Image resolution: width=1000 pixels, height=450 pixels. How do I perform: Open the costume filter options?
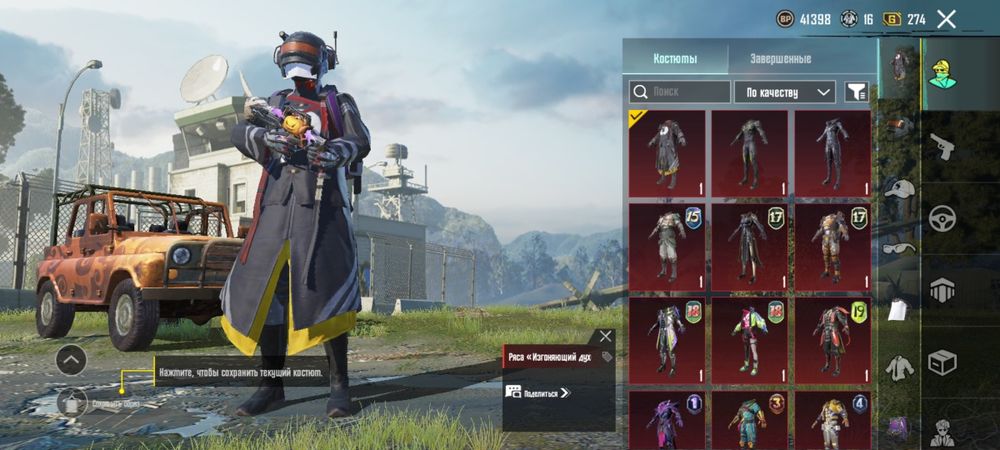tap(856, 92)
